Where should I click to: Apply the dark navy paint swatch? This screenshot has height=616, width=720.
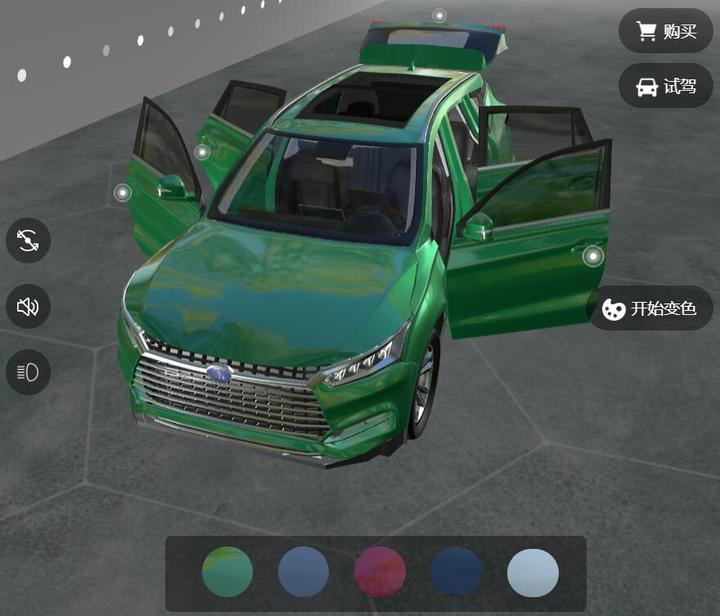(x=457, y=573)
